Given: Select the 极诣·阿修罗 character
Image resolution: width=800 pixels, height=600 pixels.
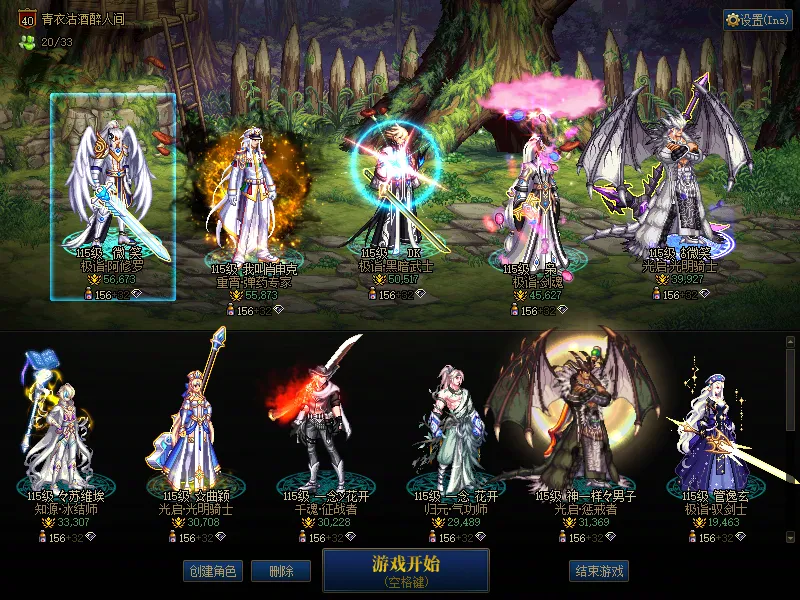Looking at the screenshot, I should tap(112, 195).
